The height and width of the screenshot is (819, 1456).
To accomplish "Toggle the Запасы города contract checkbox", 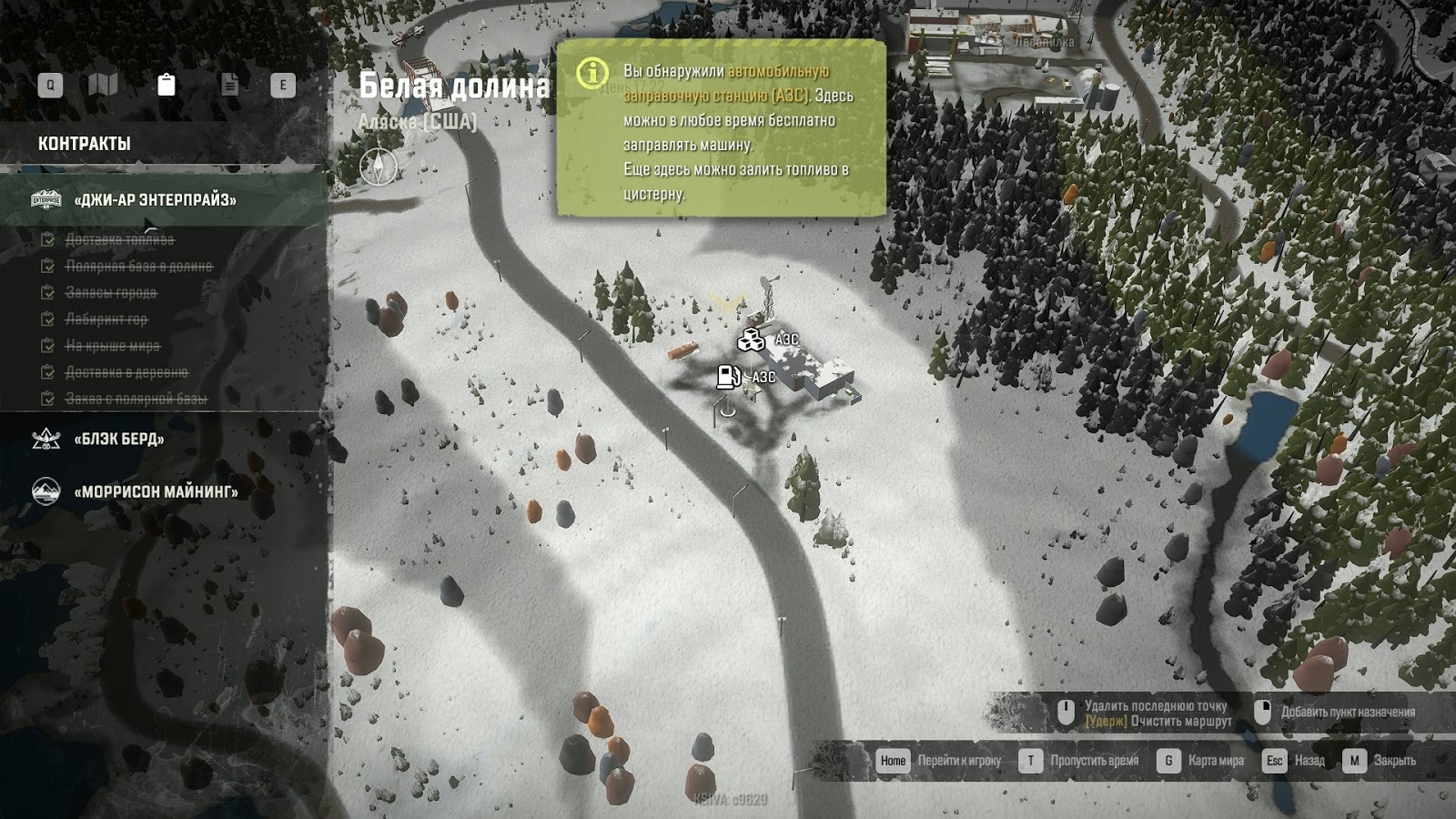I will tap(45, 294).
